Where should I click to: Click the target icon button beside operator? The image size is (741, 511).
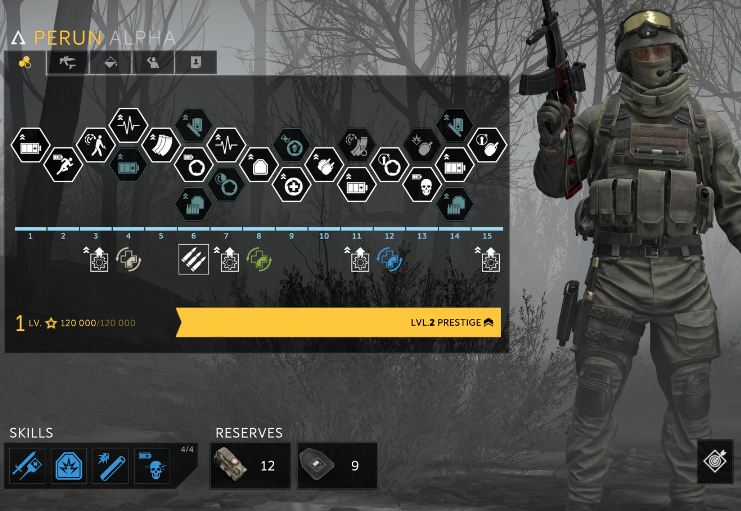(715, 461)
